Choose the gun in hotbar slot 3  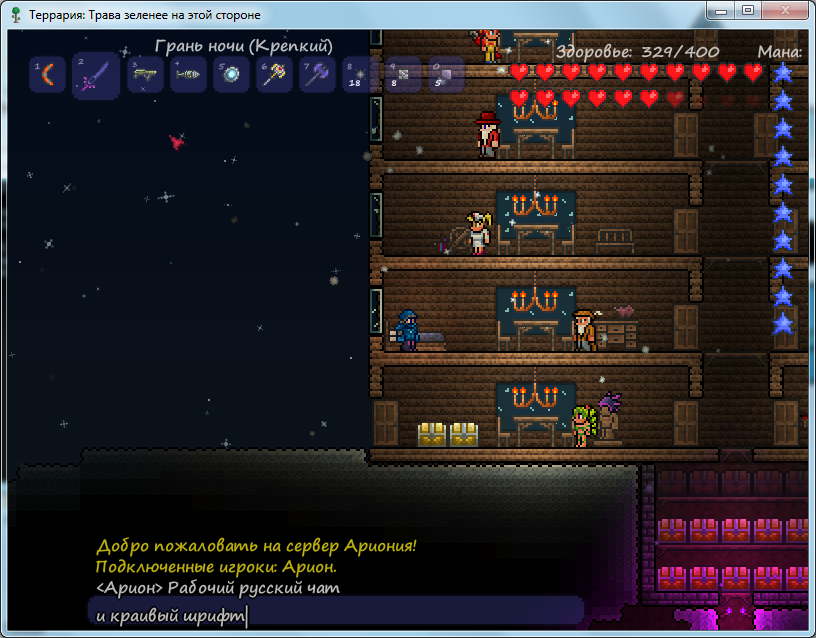click(x=146, y=75)
